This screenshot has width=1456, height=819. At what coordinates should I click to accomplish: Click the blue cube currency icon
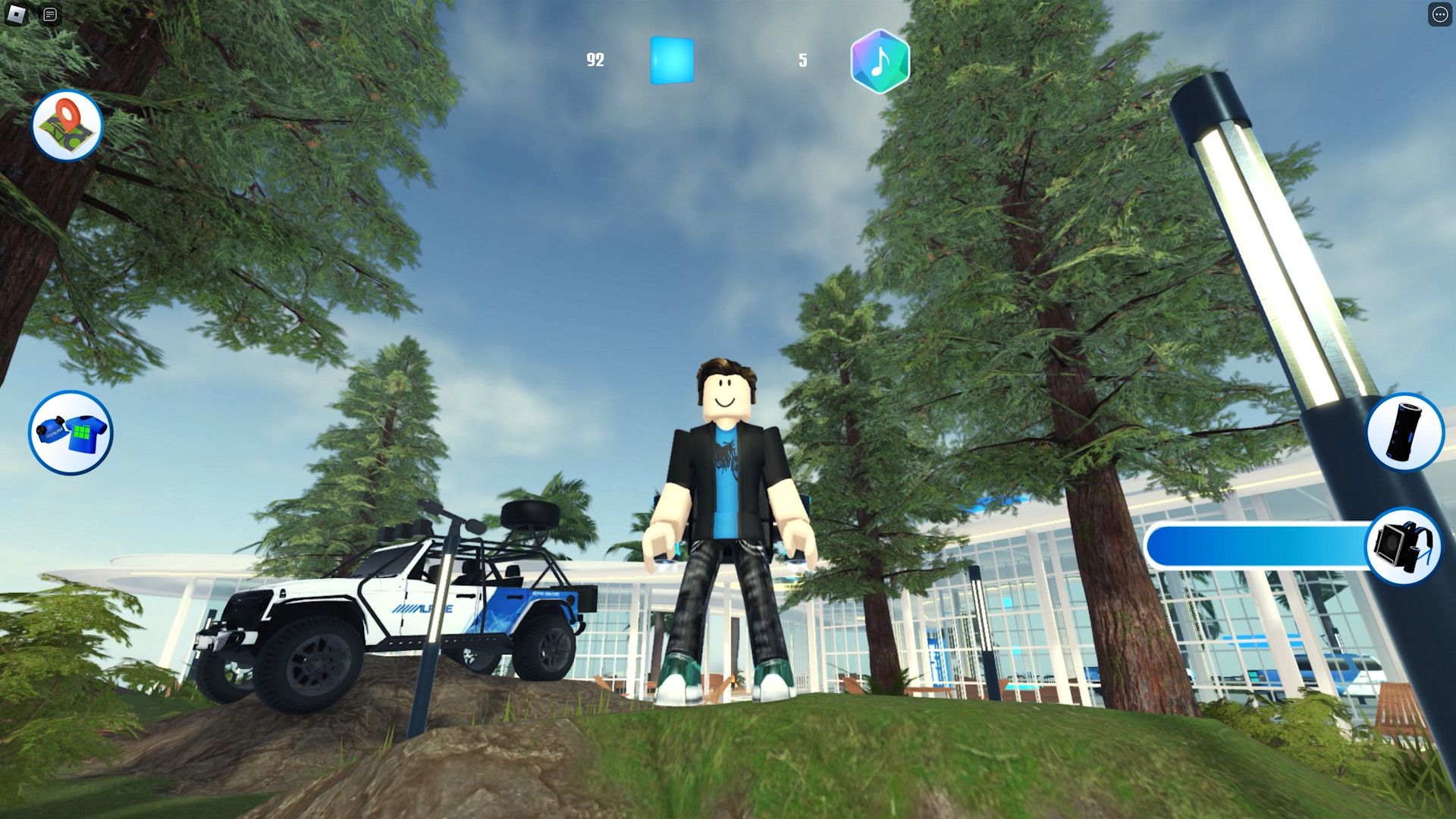pyautogui.click(x=672, y=59)
